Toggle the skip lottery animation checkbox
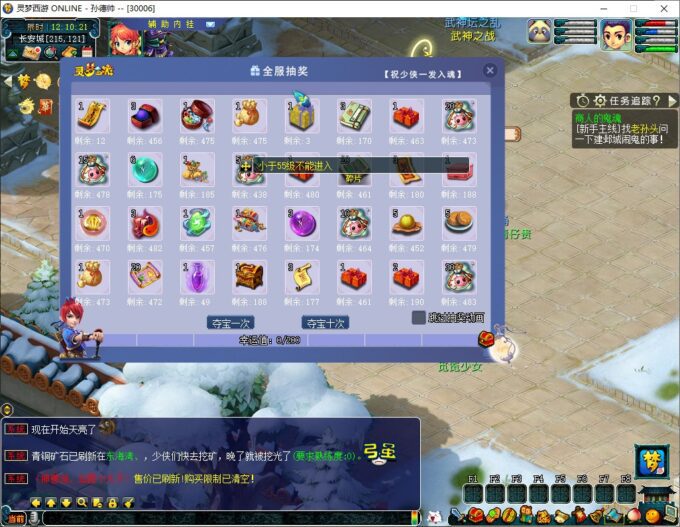The width and height of the screenshot is (680, 527). tap(419, 318)
